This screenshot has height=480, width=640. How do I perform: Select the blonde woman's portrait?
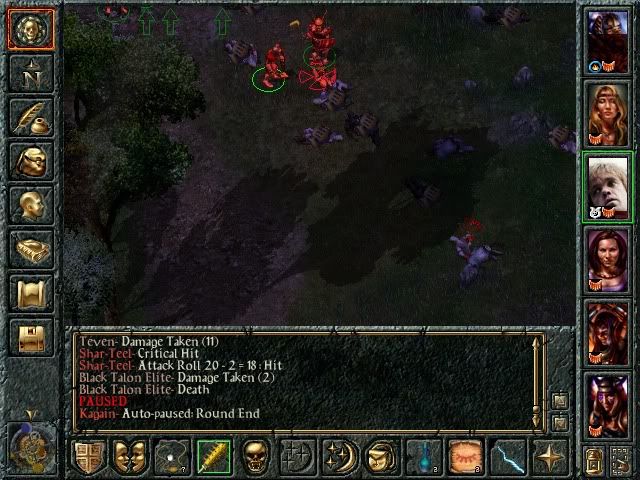[x=607, y=115]
